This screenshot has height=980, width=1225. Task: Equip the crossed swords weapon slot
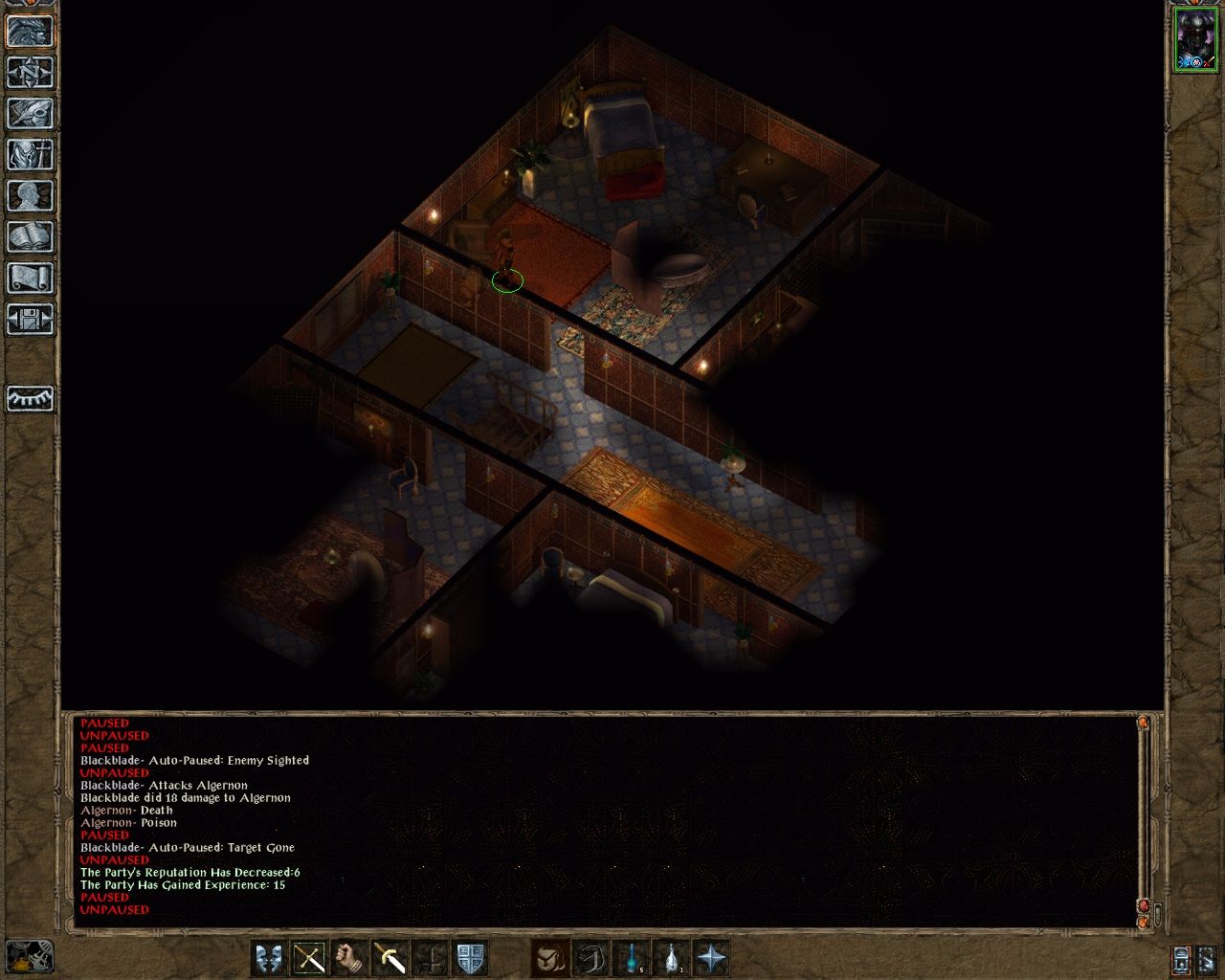click(309, 958)
